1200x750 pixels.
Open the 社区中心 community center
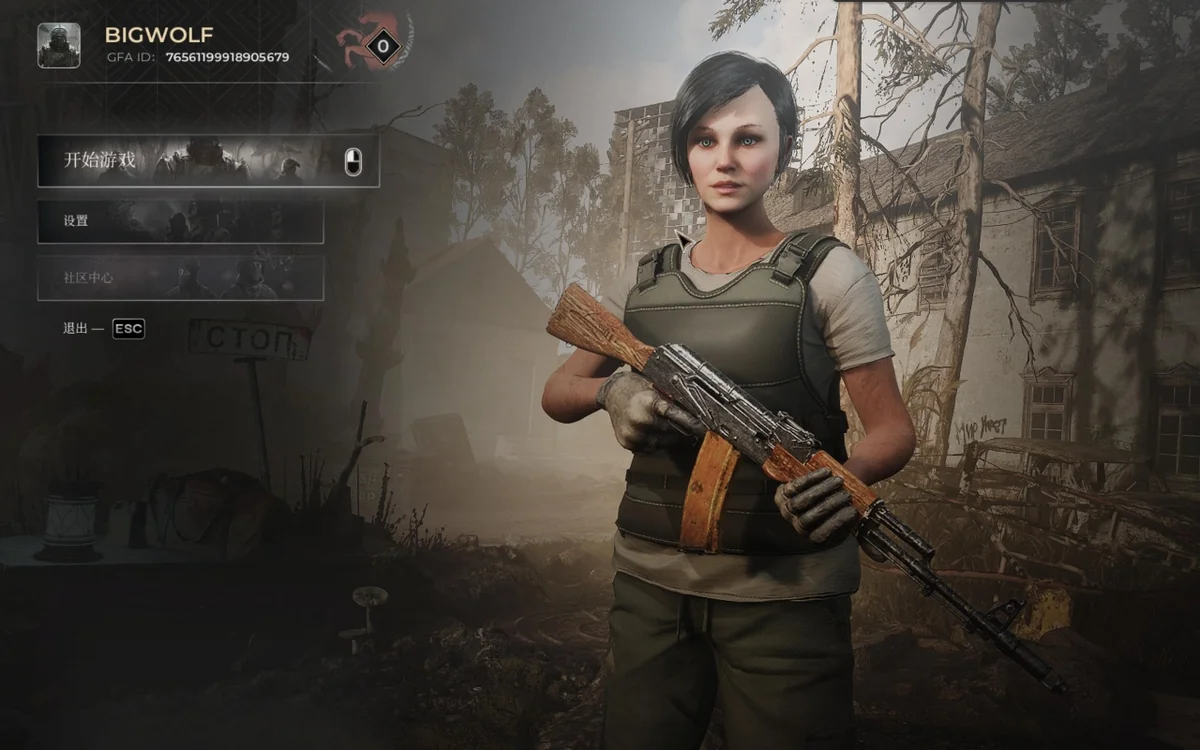pyautogui.click(x=180, y=277)
